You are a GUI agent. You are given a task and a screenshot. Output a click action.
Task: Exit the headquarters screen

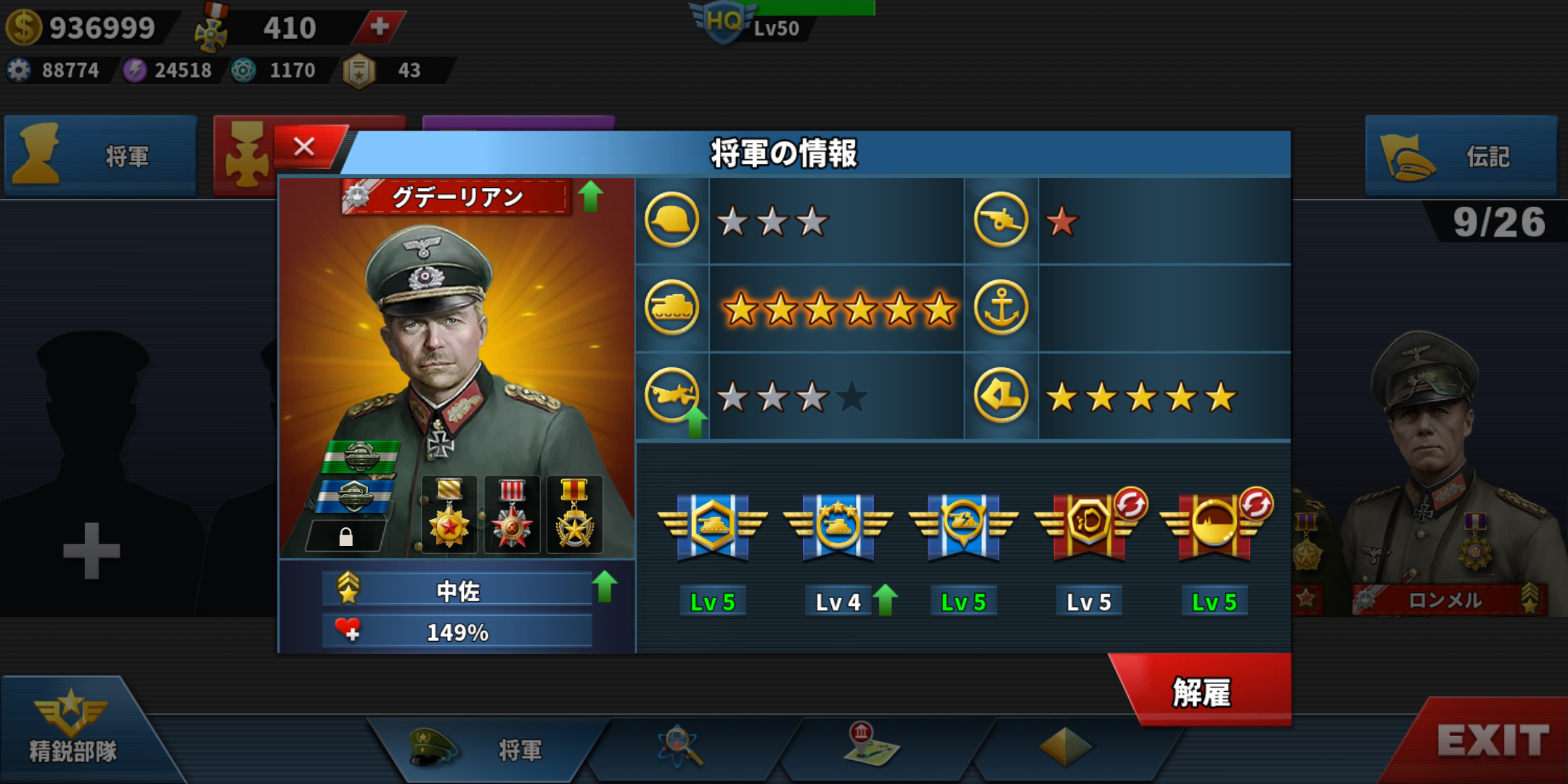(x=1493, y=741)
